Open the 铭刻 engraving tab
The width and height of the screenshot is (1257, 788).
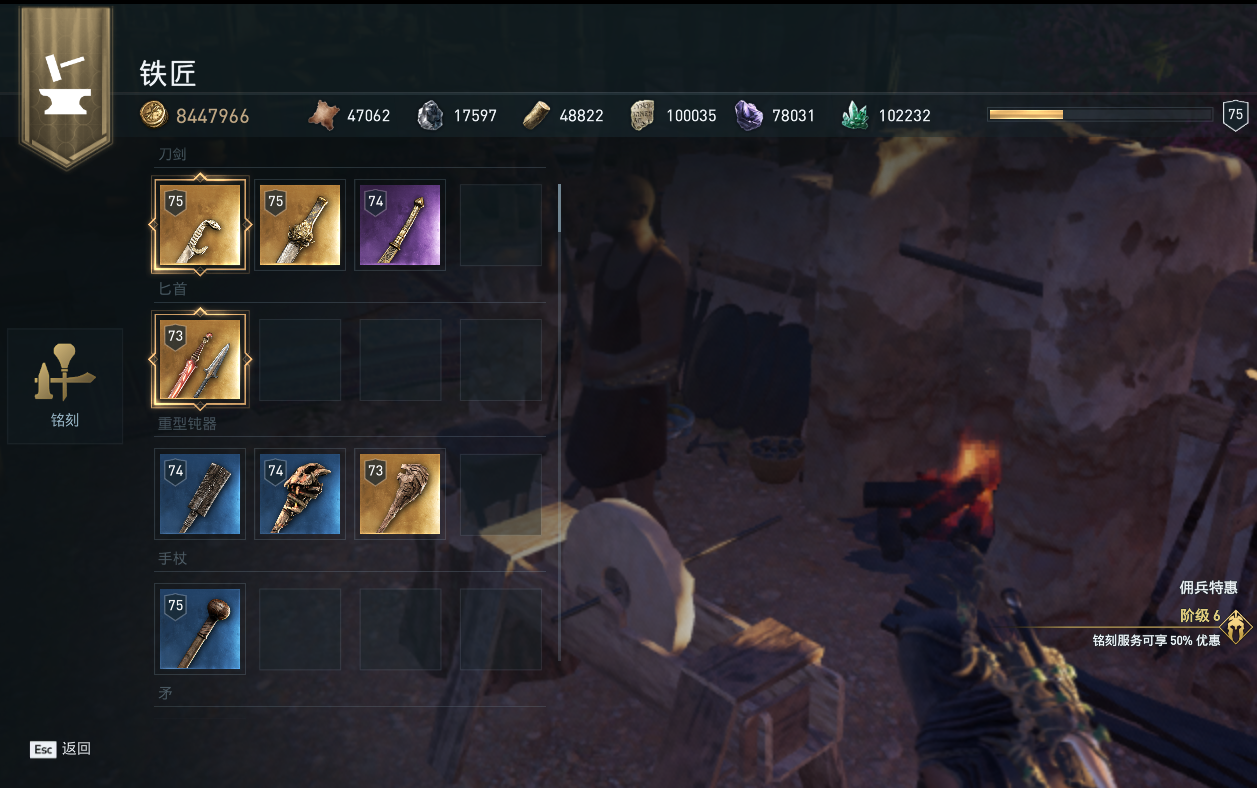coord(65,386)
